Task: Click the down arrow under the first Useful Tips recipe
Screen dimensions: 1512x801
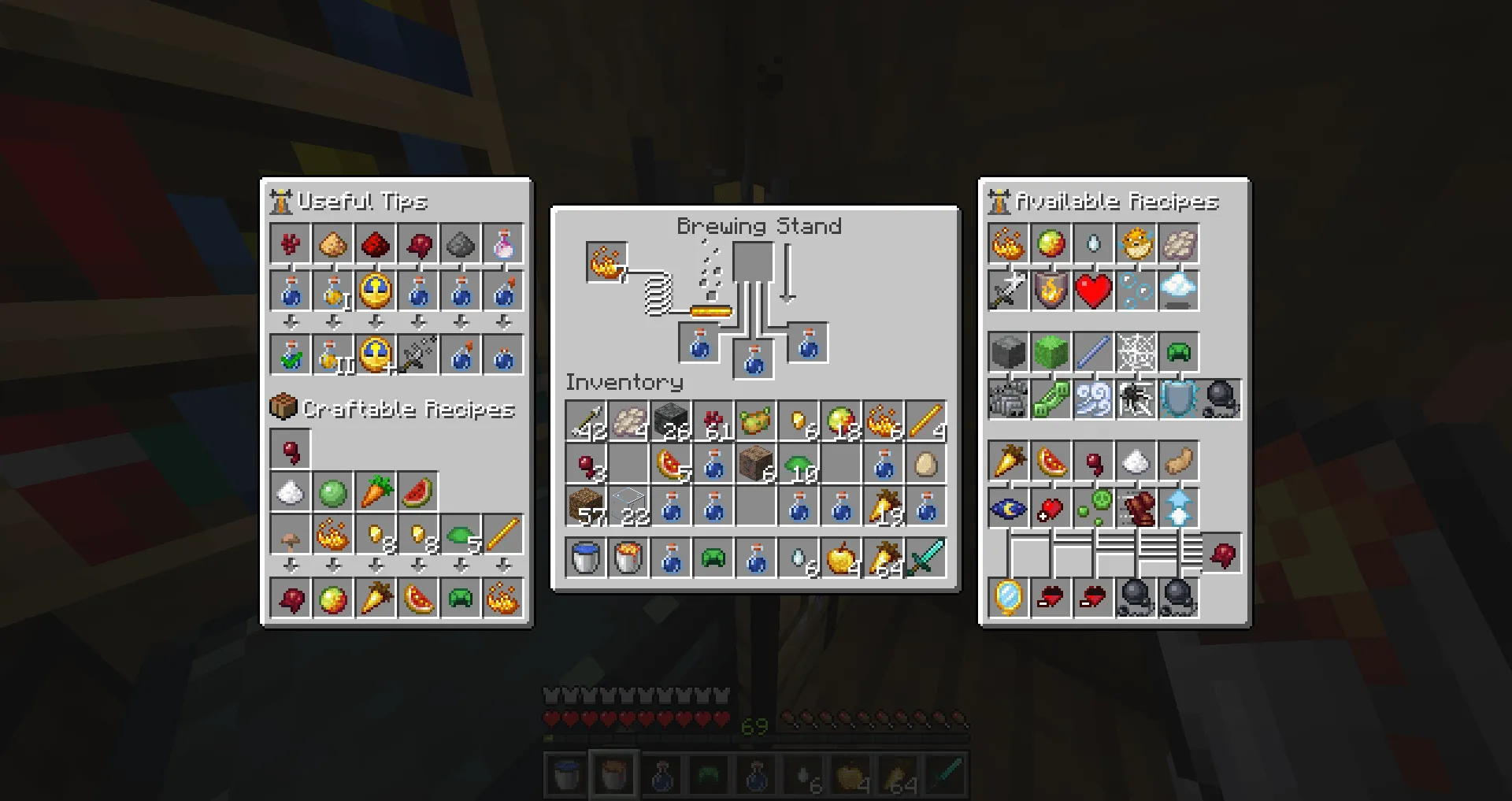Action: (290, 321)
